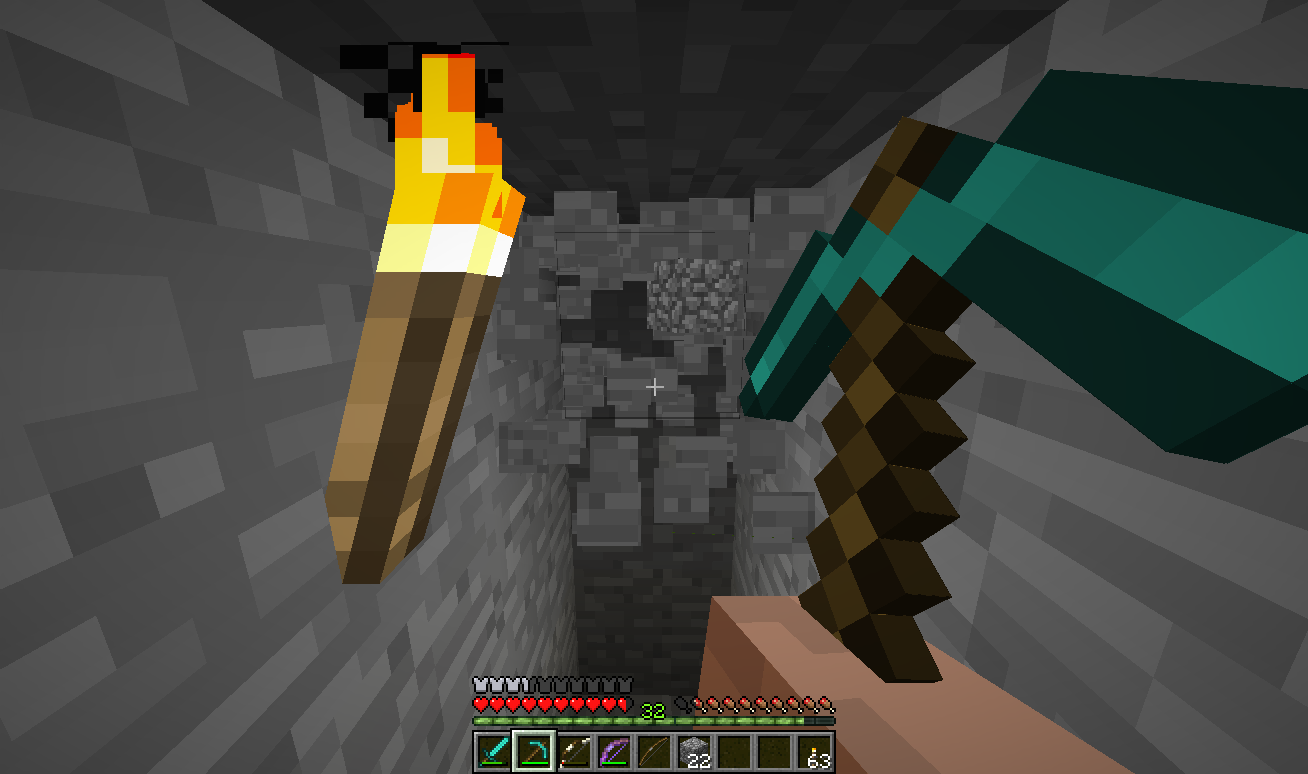Select the cobblestone stack of 22
Image resolution: width=1308 pixels, height=774 pixels.
click(x=692, y=750)
